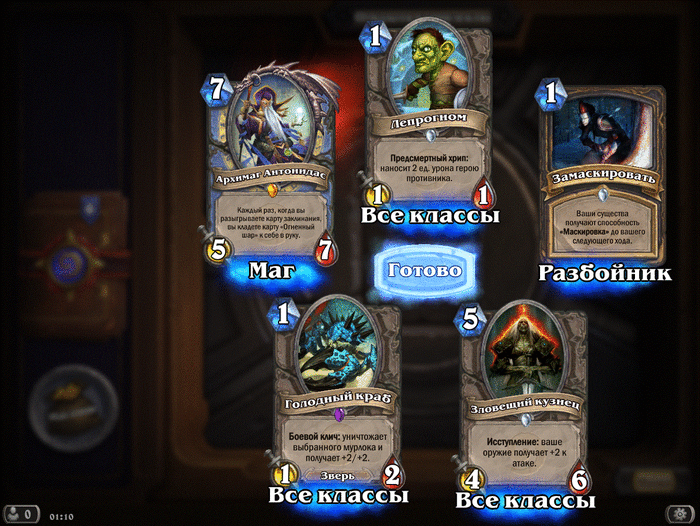700x526 pixels.
Task: Choose the Зловещий кузнец card
Action: [x=520, y=400]
